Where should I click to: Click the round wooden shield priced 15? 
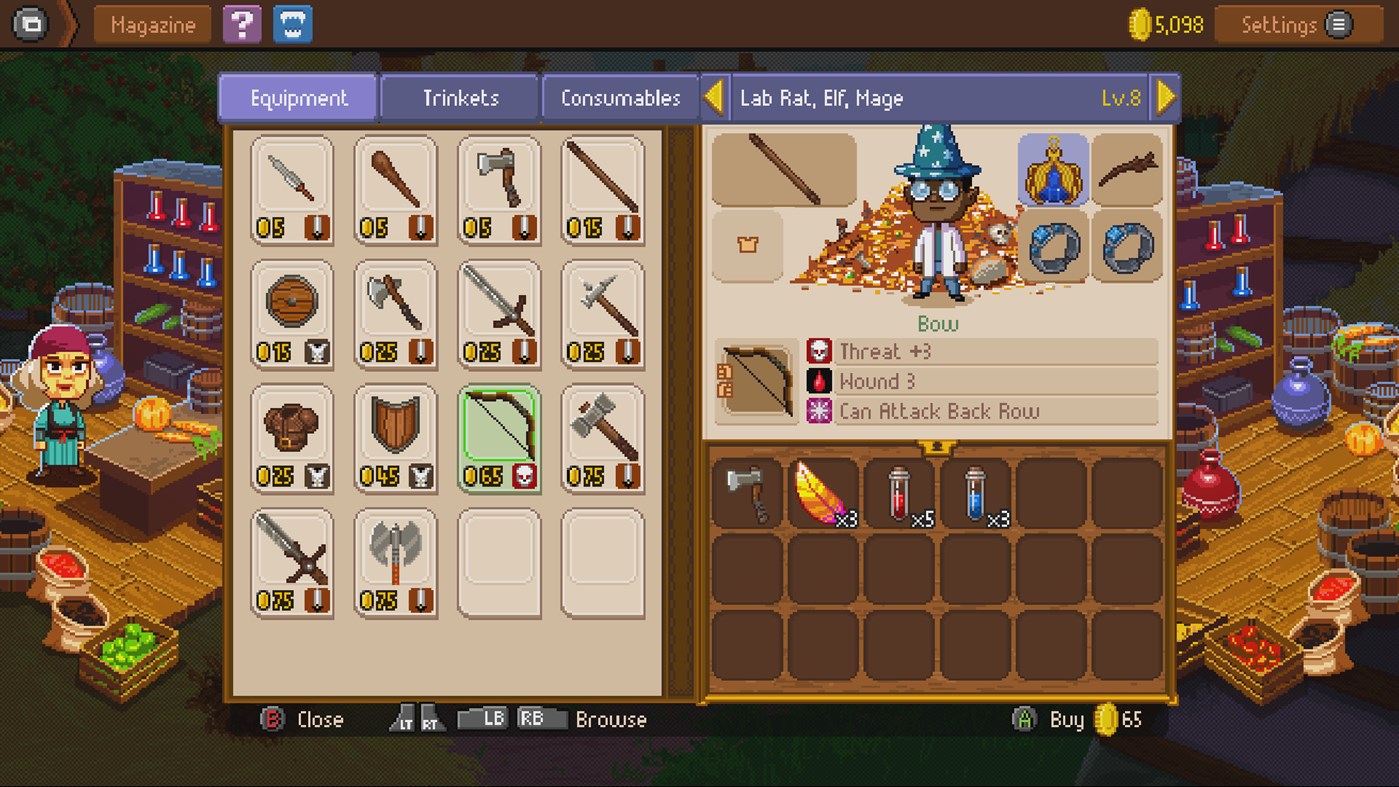point(292,304)
